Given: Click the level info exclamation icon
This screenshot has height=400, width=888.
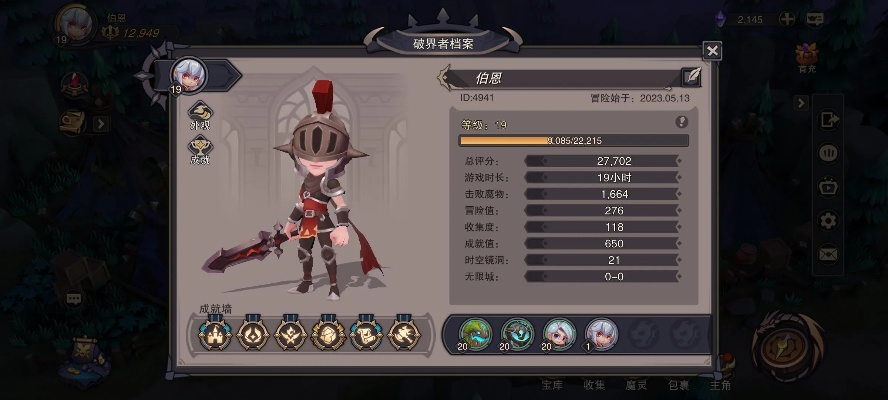Looking at the screenshot, I should [682, 122].
